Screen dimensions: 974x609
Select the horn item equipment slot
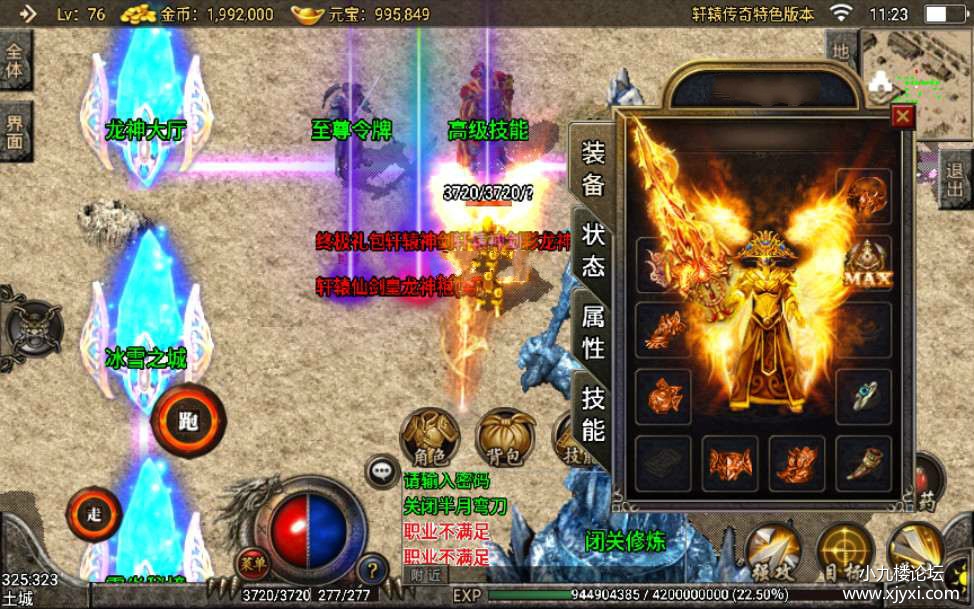(x=866, y=464)
